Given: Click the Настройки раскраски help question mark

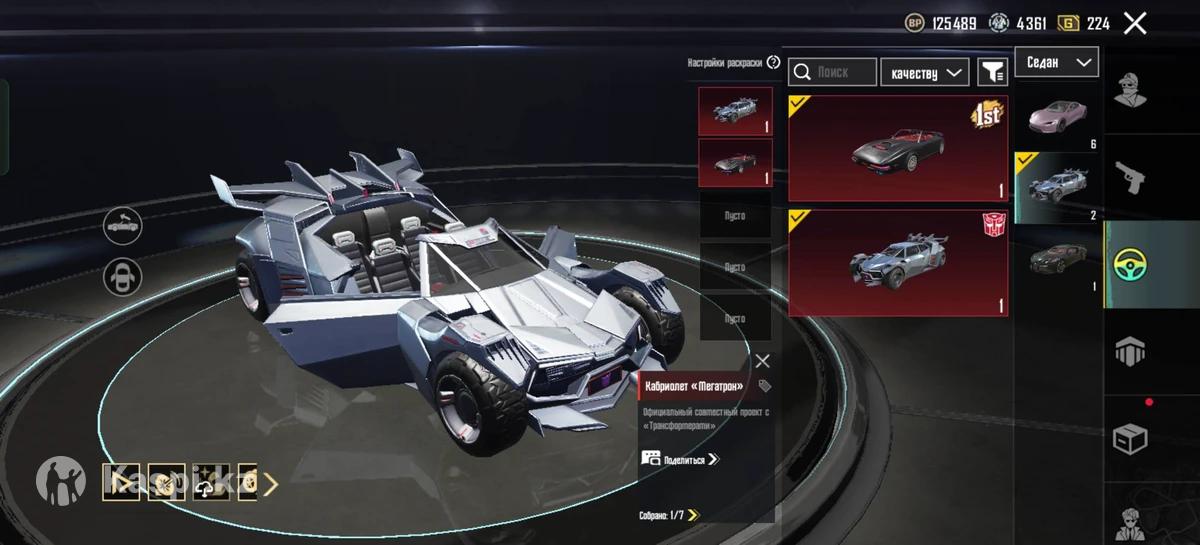Looking at the screenshot, I should coord(773,62).
